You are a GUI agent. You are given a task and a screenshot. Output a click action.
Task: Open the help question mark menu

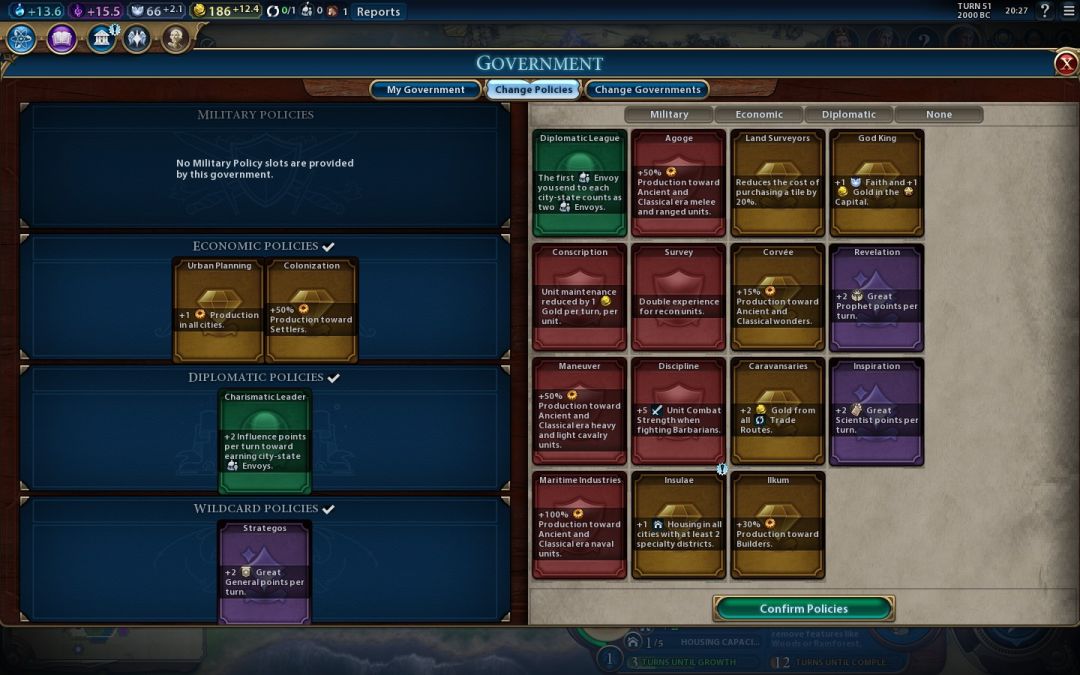pyautogui.click(x=1045, y=11)
